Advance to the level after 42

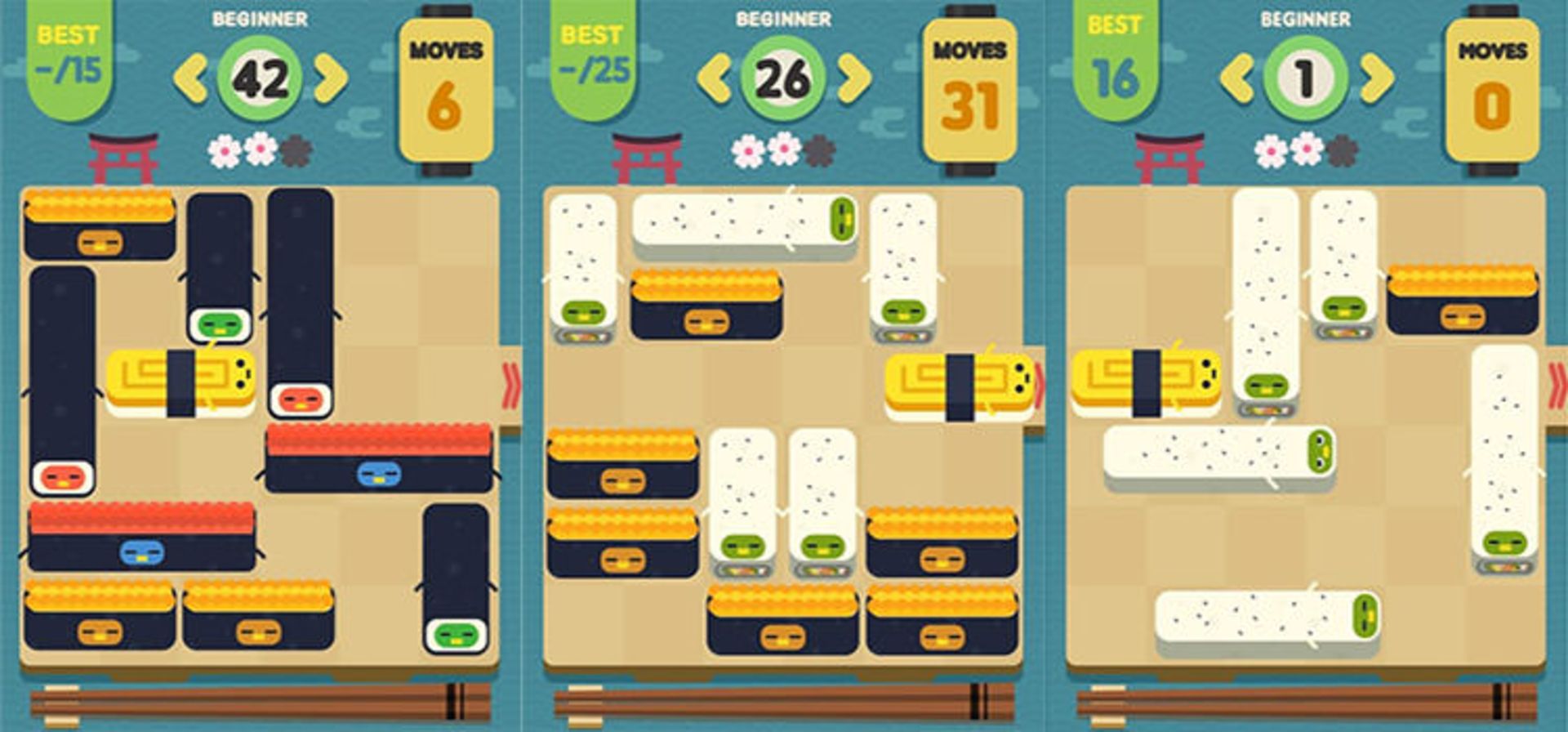(331, 79)
